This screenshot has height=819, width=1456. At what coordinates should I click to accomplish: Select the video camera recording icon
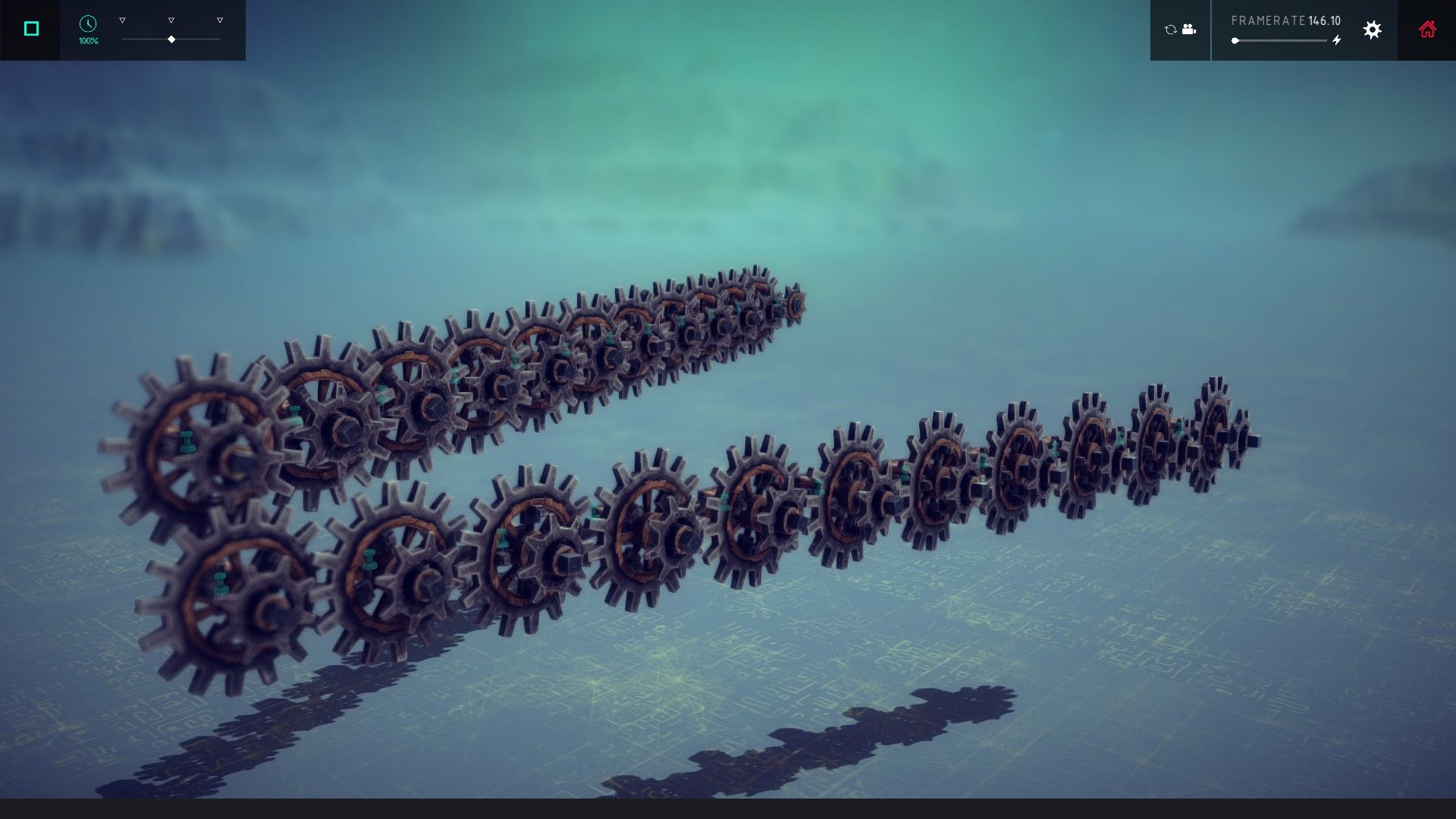[1188, 30]
